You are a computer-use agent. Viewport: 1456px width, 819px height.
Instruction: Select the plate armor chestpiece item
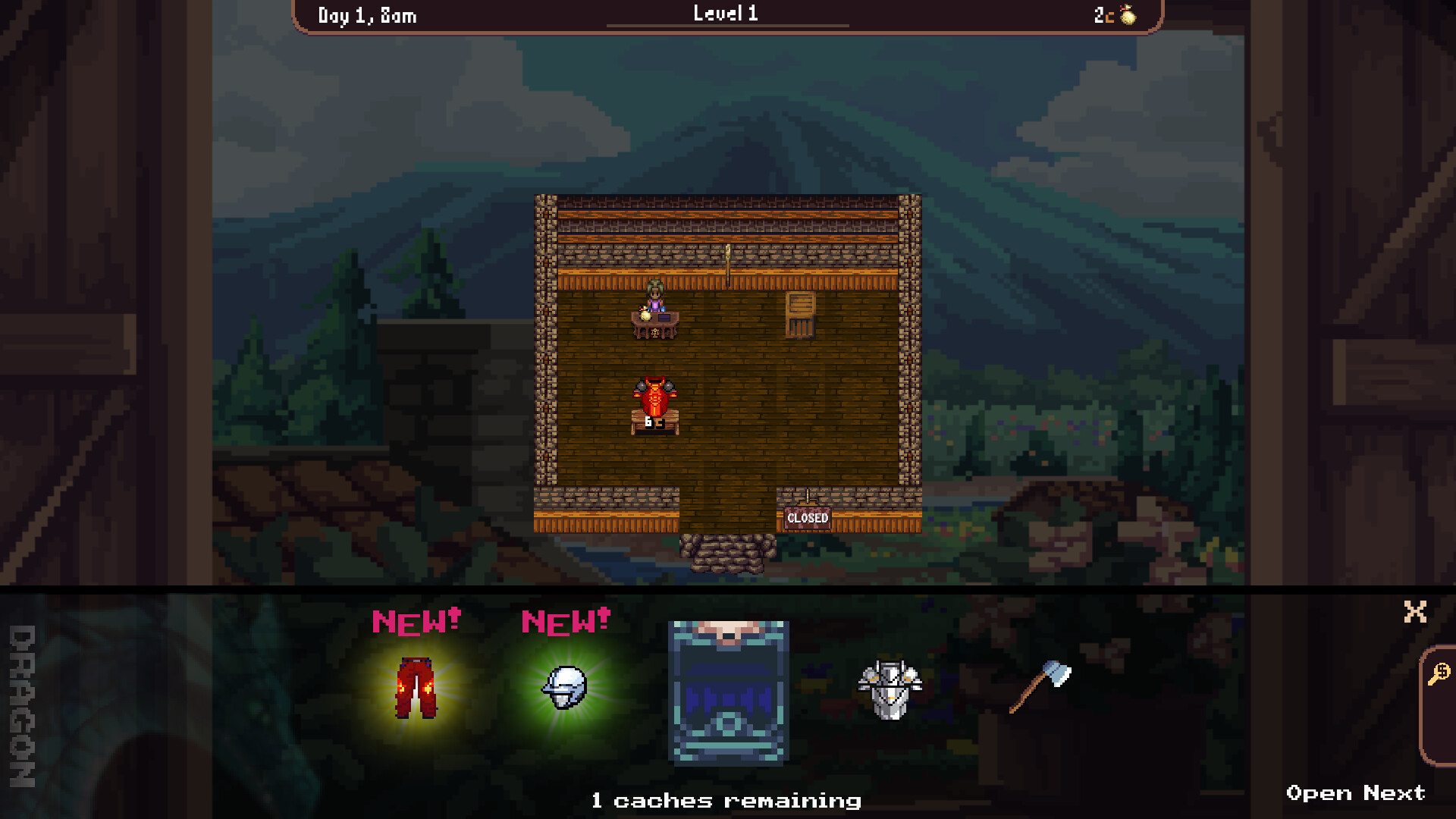[887, 690]
